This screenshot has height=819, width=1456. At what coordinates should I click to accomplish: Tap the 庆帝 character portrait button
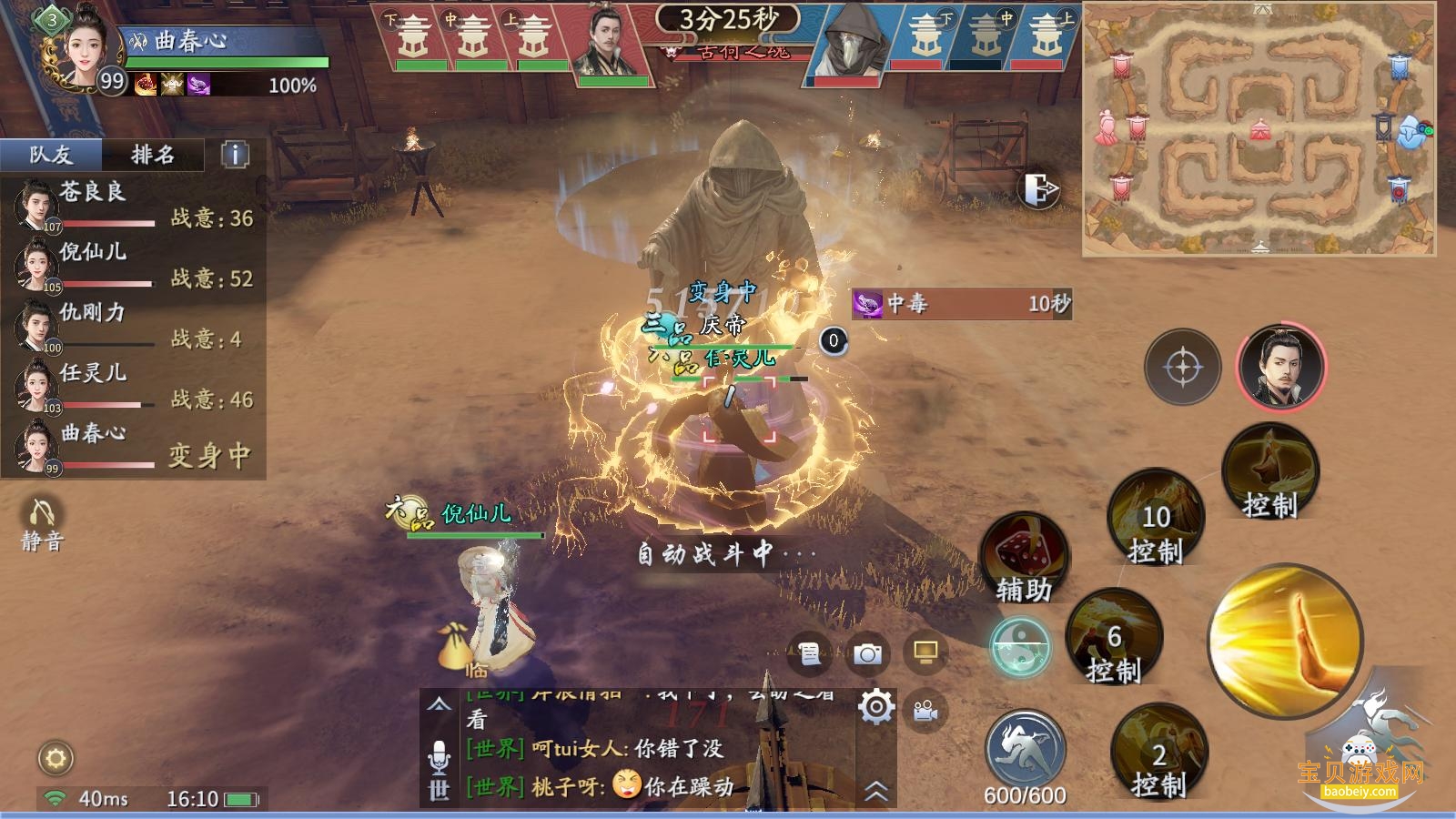[1281, 367]
